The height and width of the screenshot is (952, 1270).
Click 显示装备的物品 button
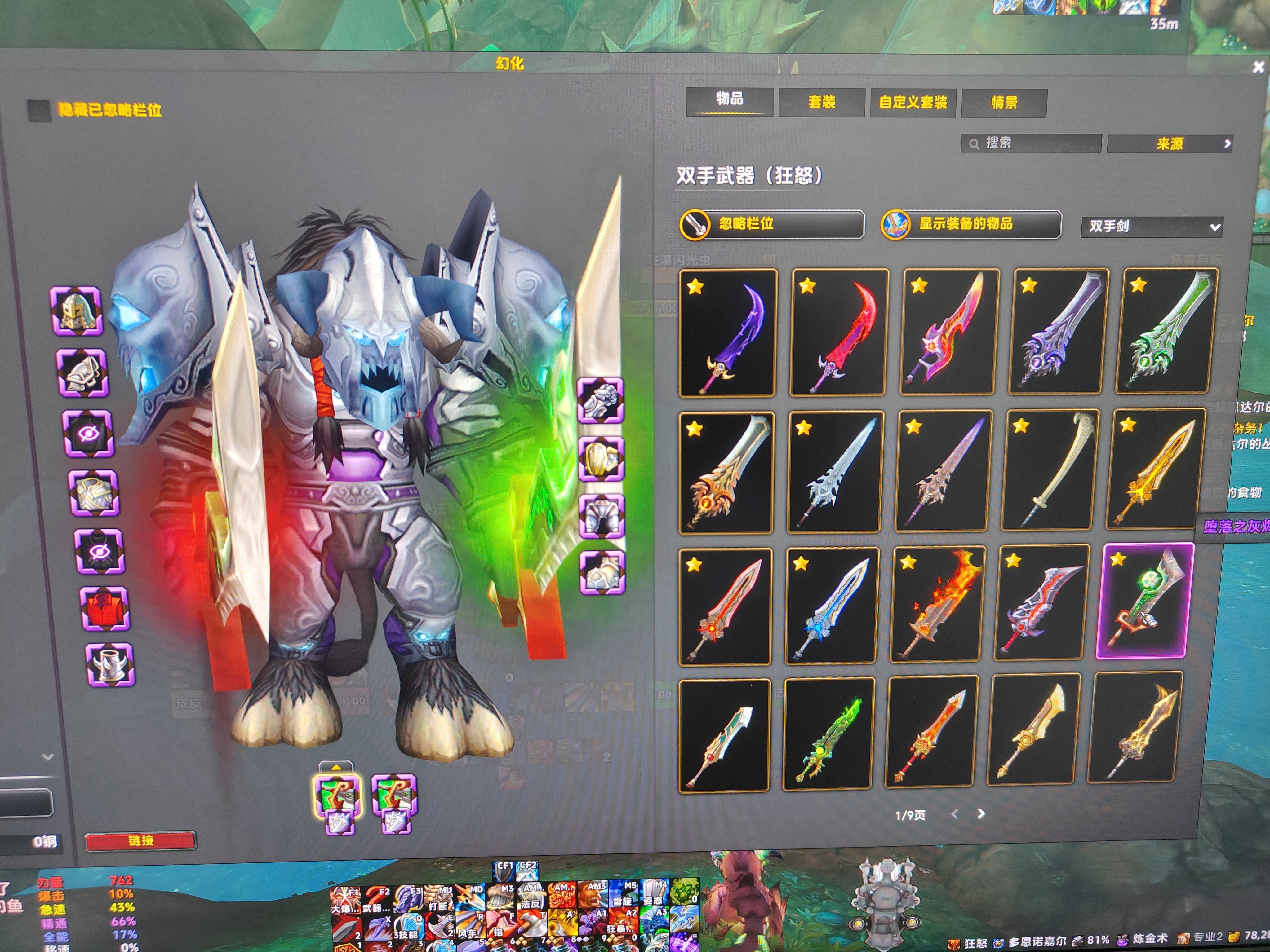[x=970, y=224]
